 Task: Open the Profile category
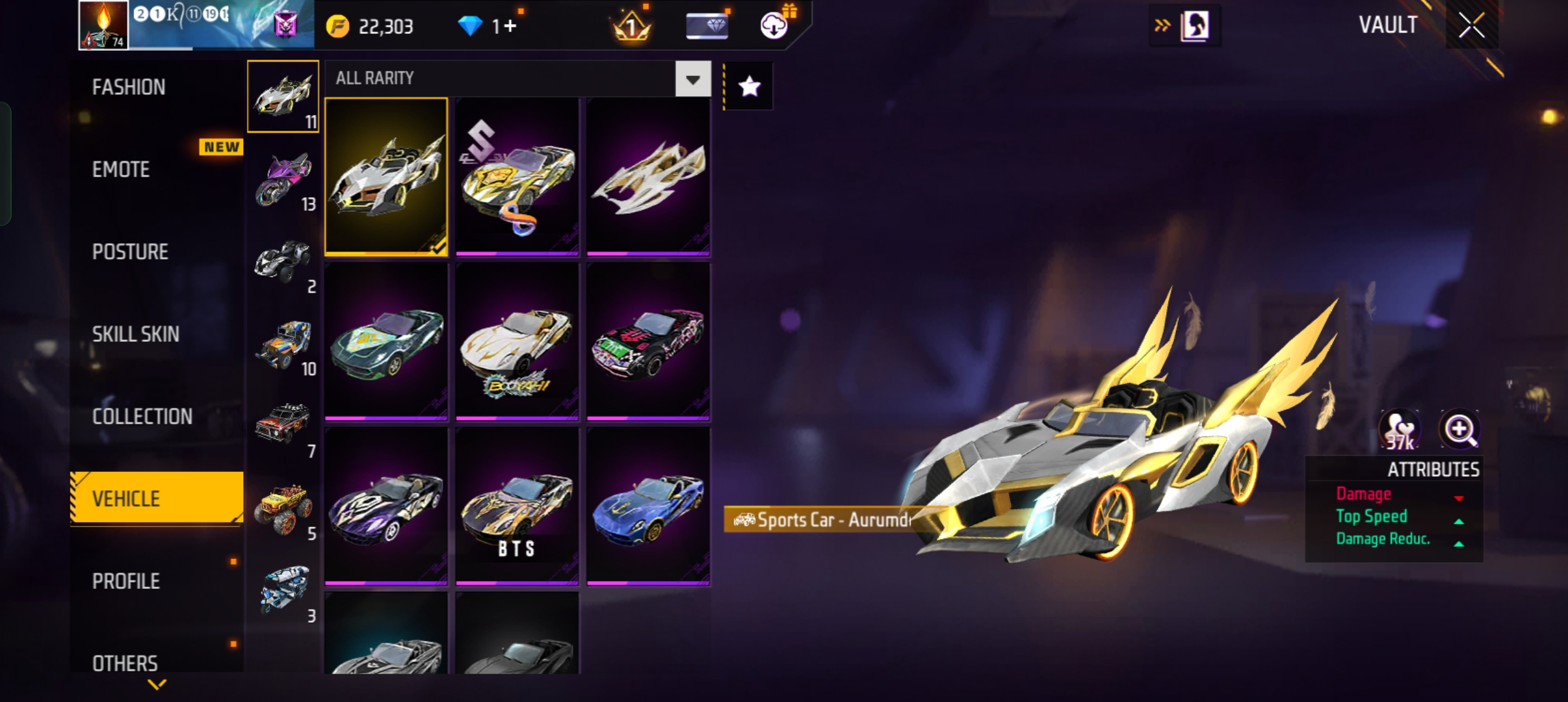[126, 581]
